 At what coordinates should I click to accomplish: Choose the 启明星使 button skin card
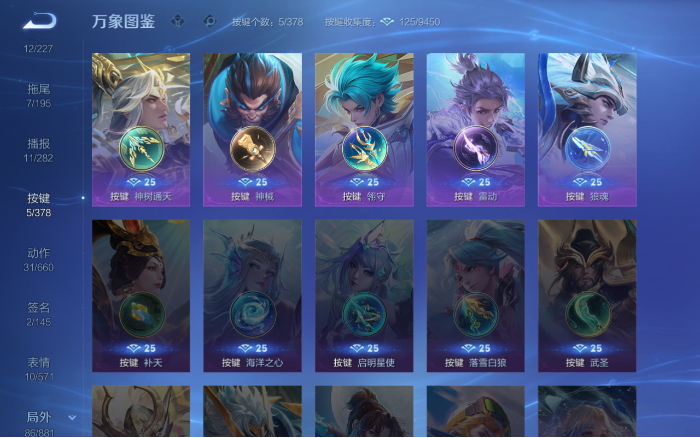click(364, 295)
